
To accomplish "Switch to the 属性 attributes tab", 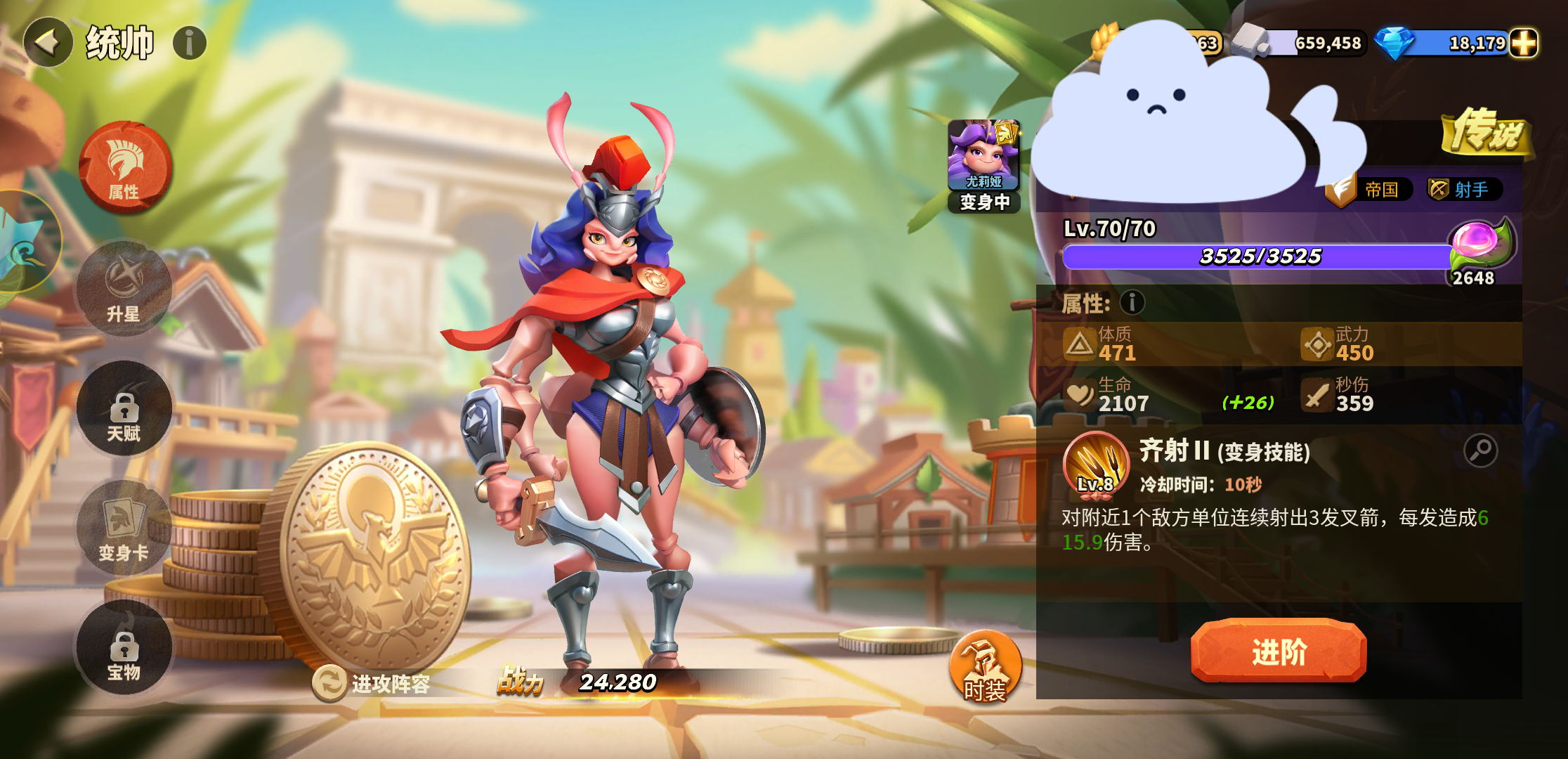I will 124,167.
